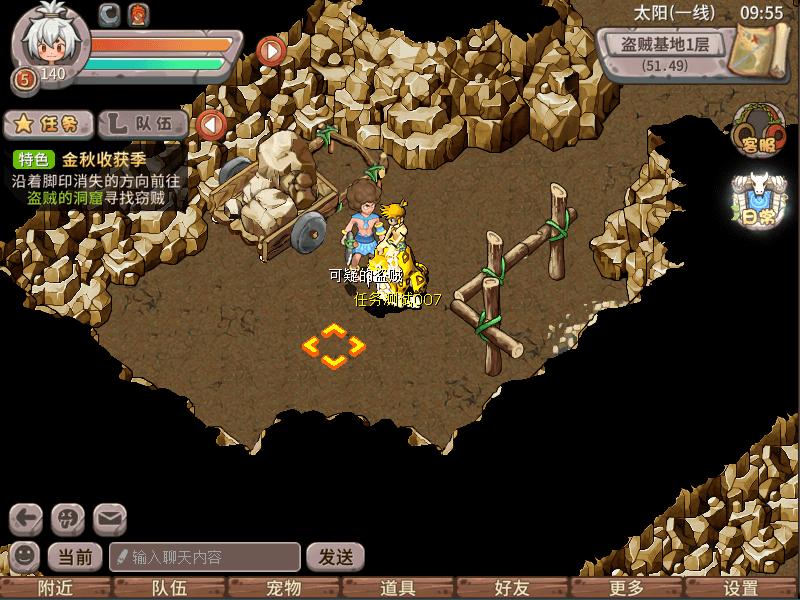Open the envelope mail button
800x600 pixels.
(110, 518)
